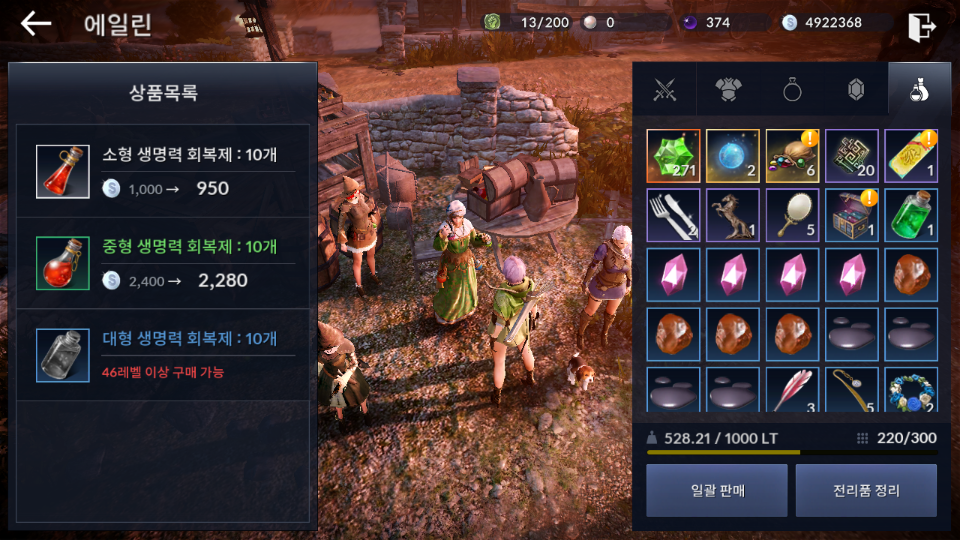Select the locked large HP potion entry
This screenshot has height=540, width=960.
point(167,355)
